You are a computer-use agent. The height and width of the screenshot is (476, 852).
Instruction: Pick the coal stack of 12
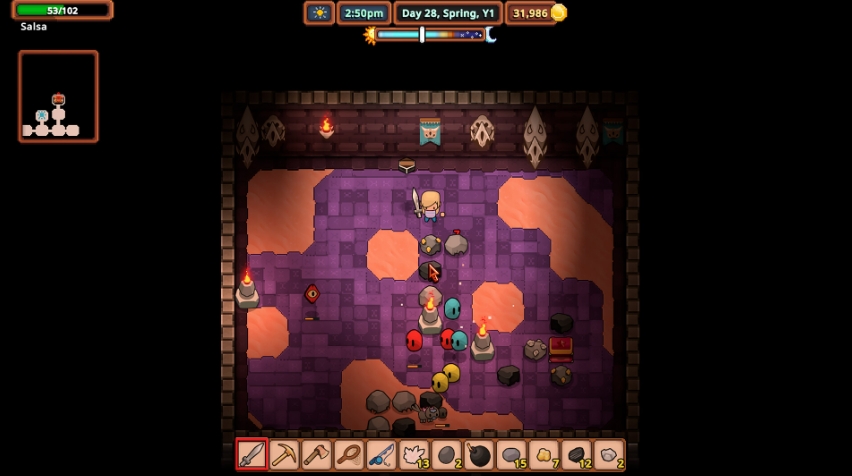coord(576,455)
